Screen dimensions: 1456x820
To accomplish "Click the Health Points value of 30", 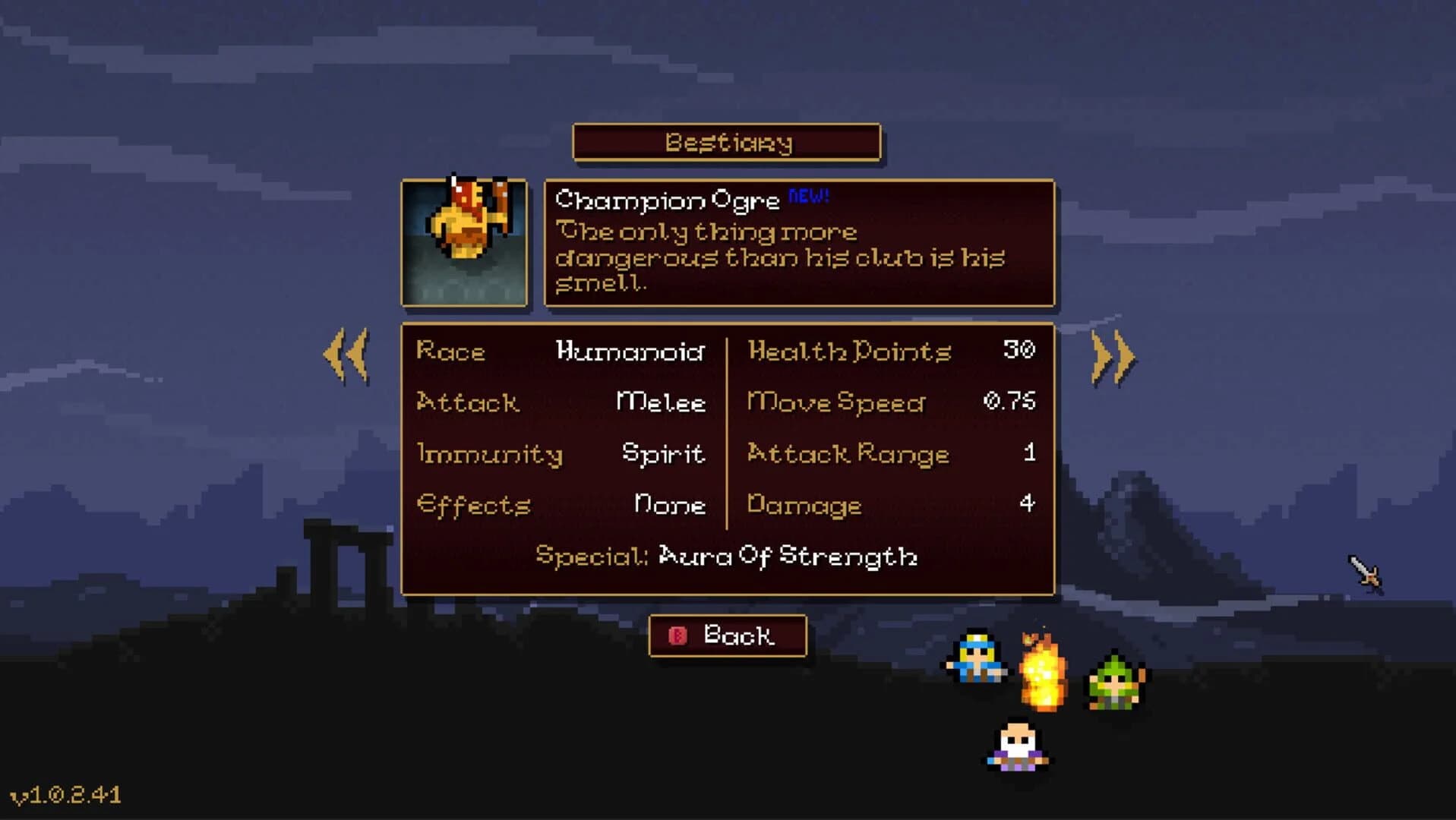I will click(1025, 351).
